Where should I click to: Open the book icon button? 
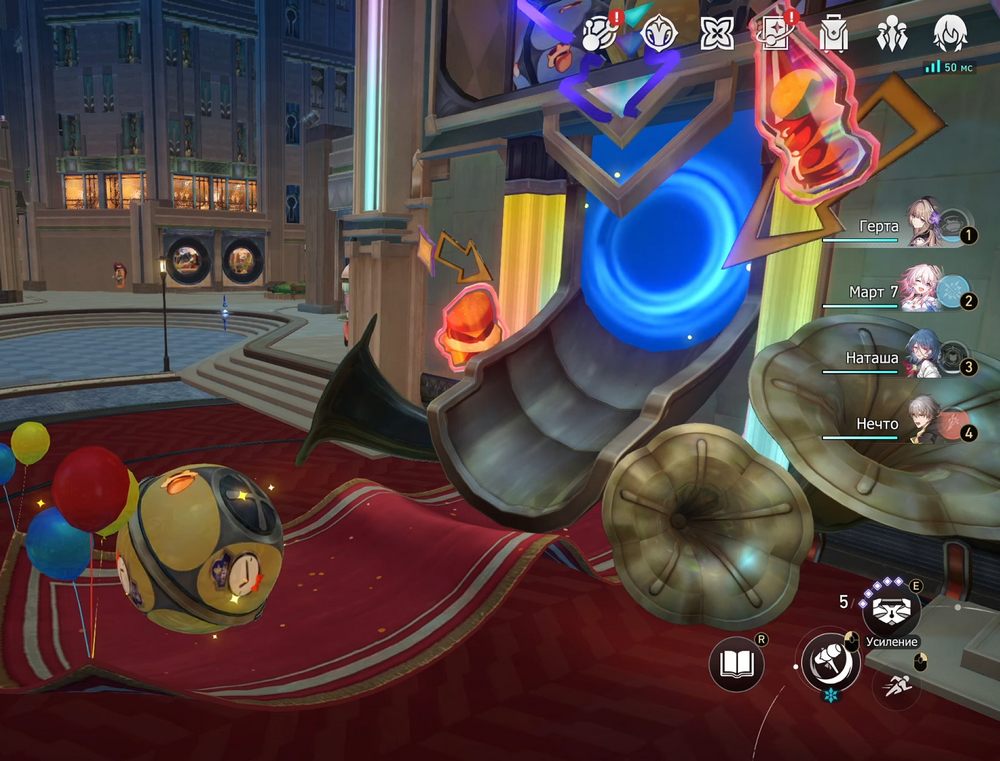(x=737, y=662)
